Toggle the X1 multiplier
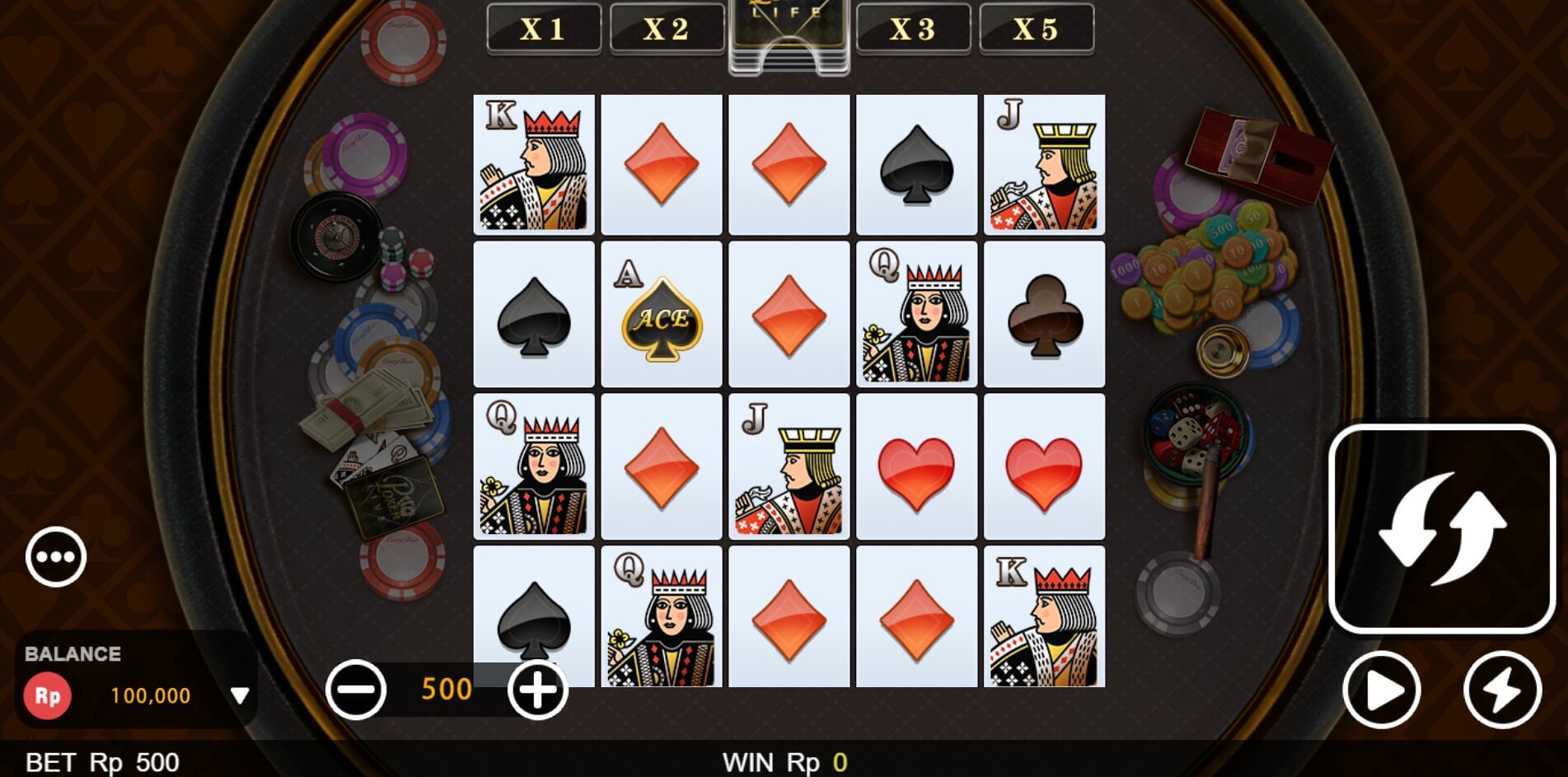 coord(544,28)
